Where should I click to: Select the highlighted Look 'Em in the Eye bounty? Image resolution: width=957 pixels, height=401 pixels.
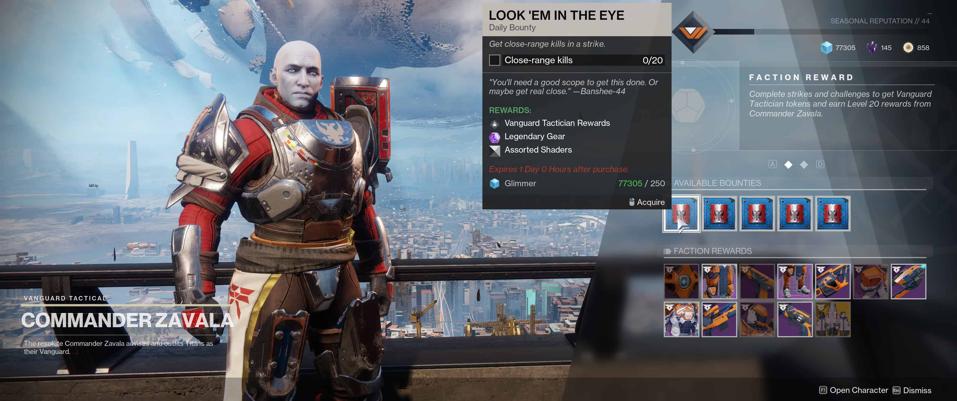(681, 213)
